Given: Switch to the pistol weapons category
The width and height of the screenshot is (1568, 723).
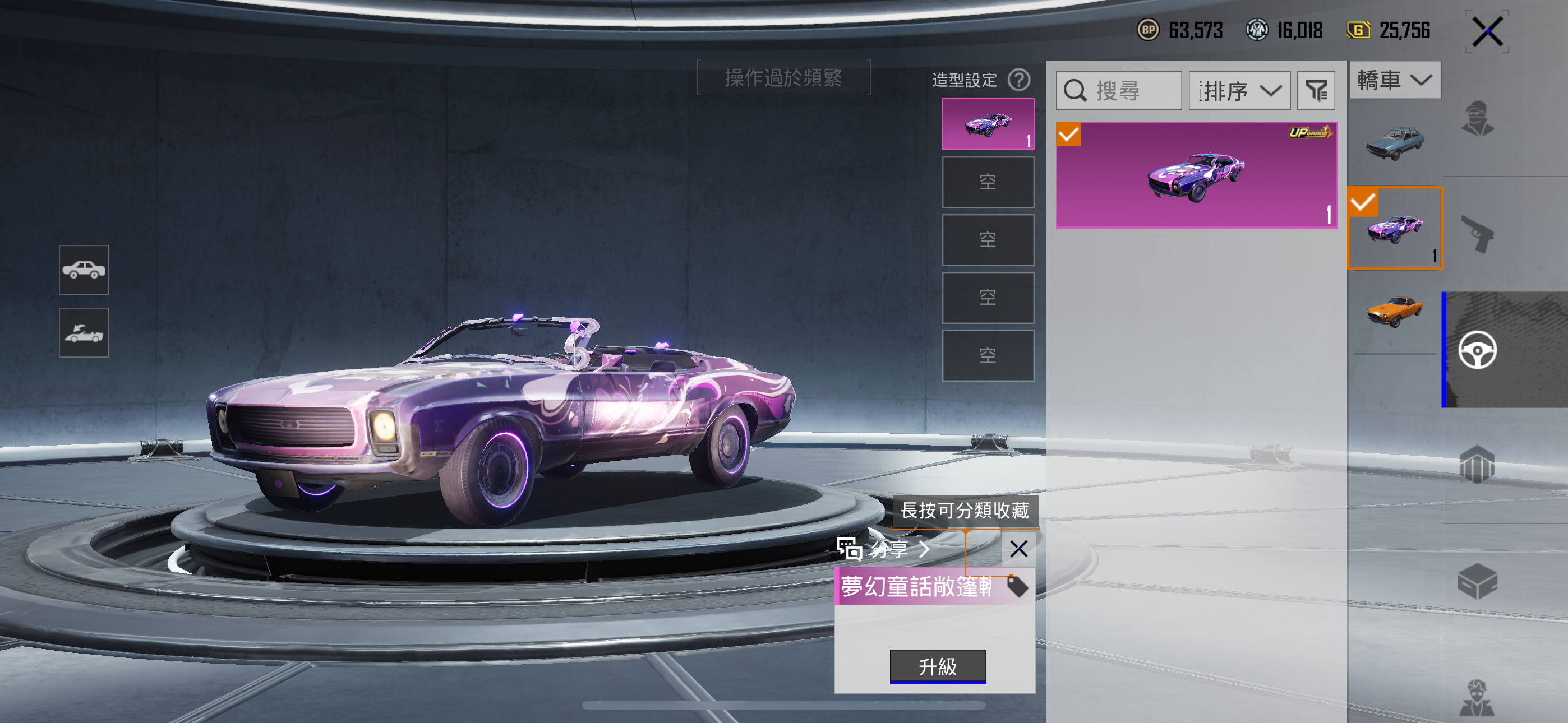Looking at the screenshot, I should [1477, 234].
